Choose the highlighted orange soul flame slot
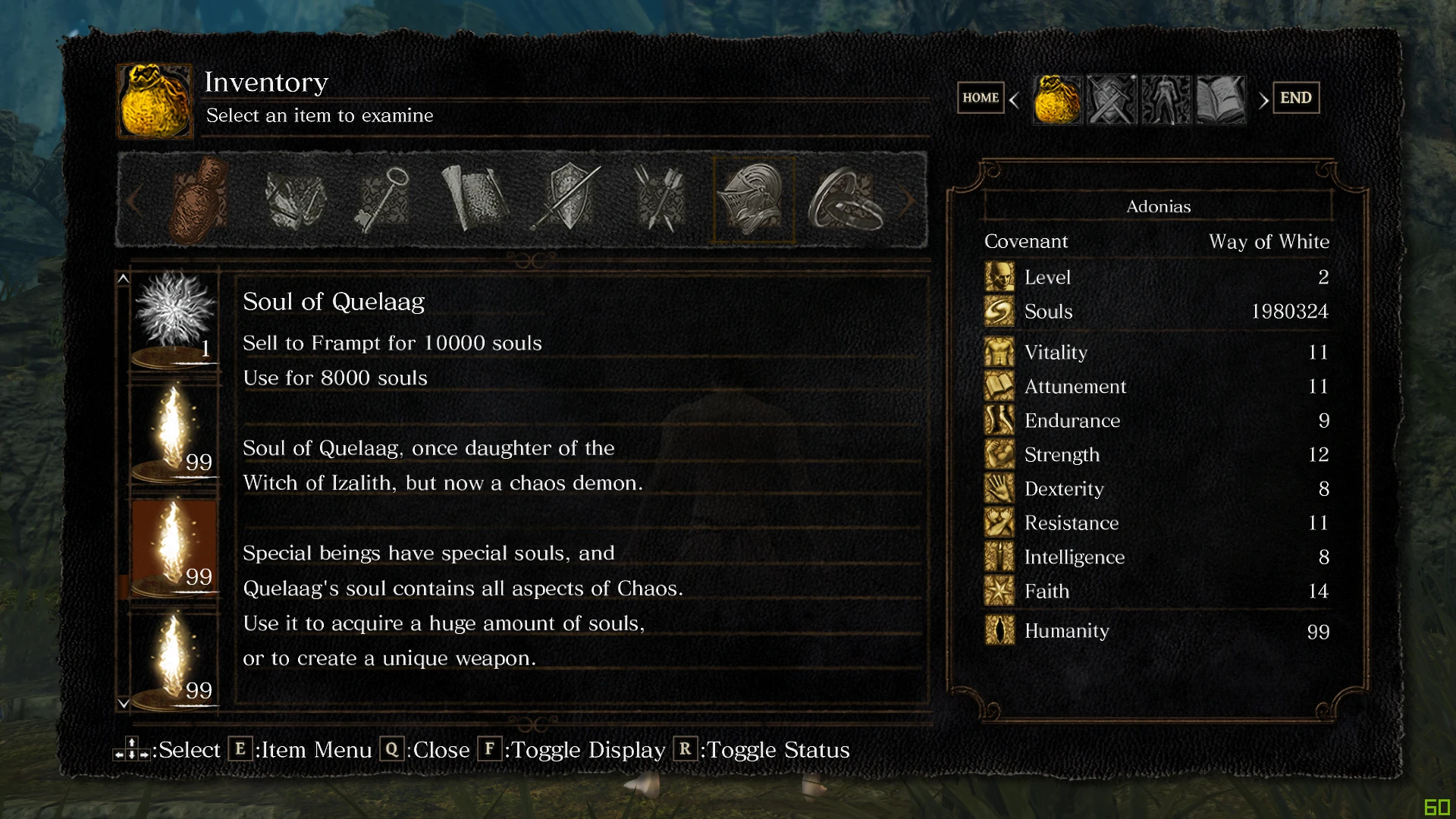This screenshot has height=819, width=1456. click(x=174, y=548)
